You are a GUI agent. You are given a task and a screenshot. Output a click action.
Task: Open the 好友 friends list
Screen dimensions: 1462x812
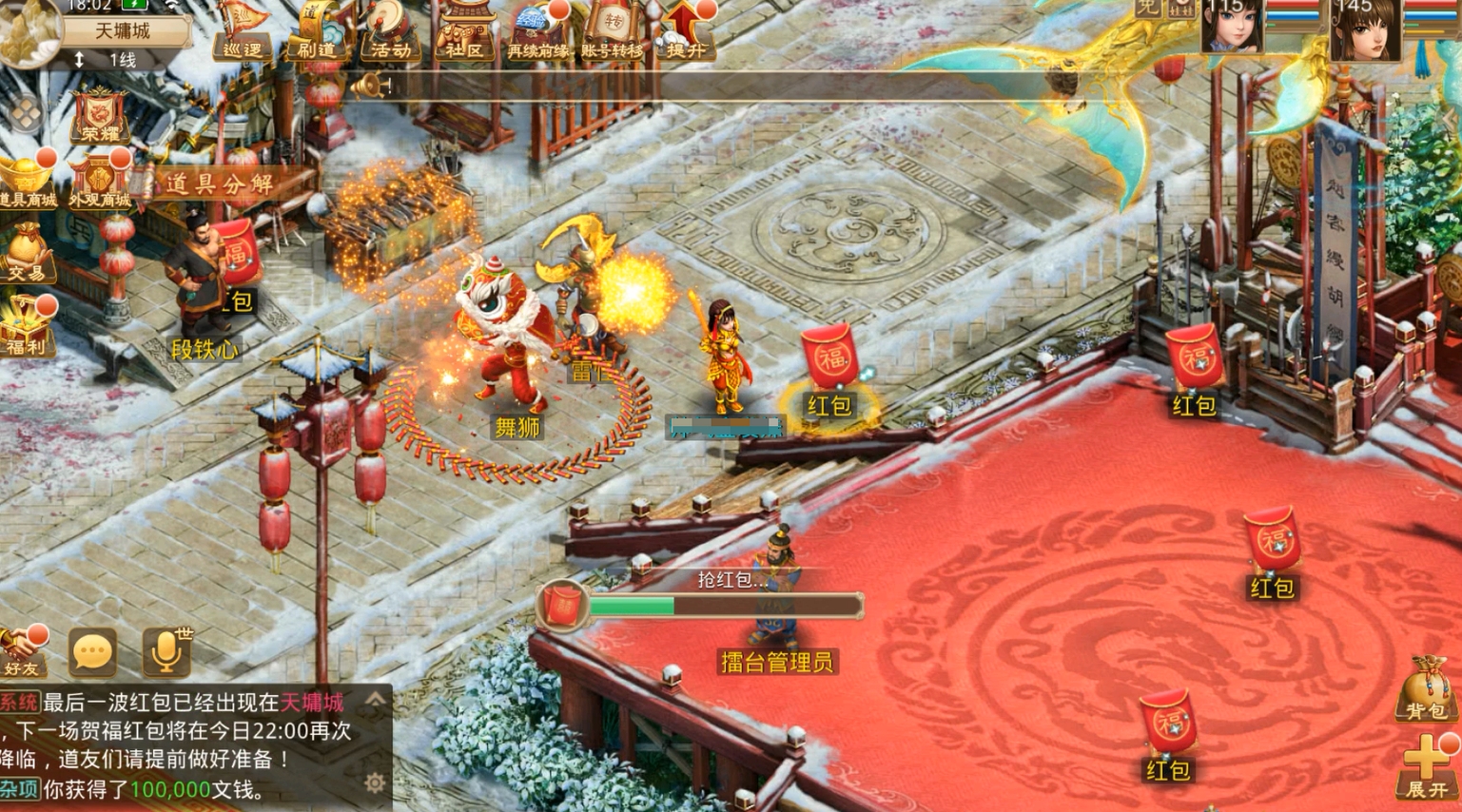click(23, 652)
